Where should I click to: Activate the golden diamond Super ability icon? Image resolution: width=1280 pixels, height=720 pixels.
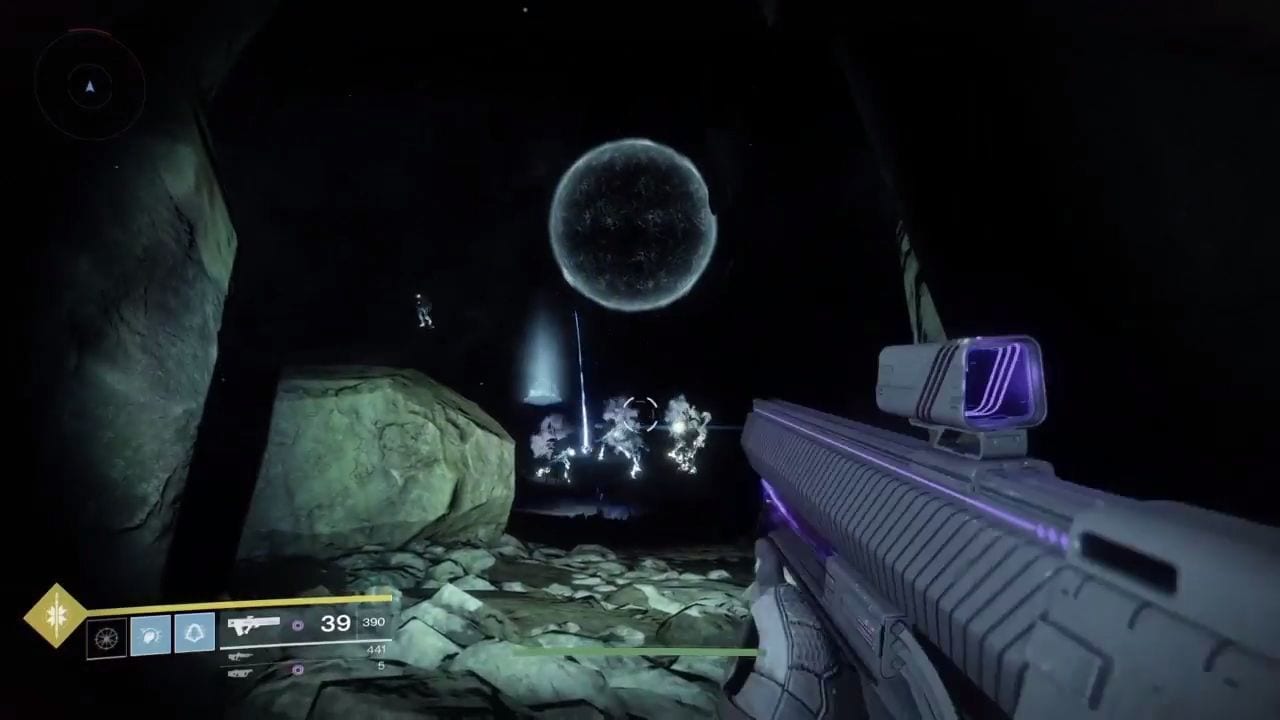coord(56,616)
